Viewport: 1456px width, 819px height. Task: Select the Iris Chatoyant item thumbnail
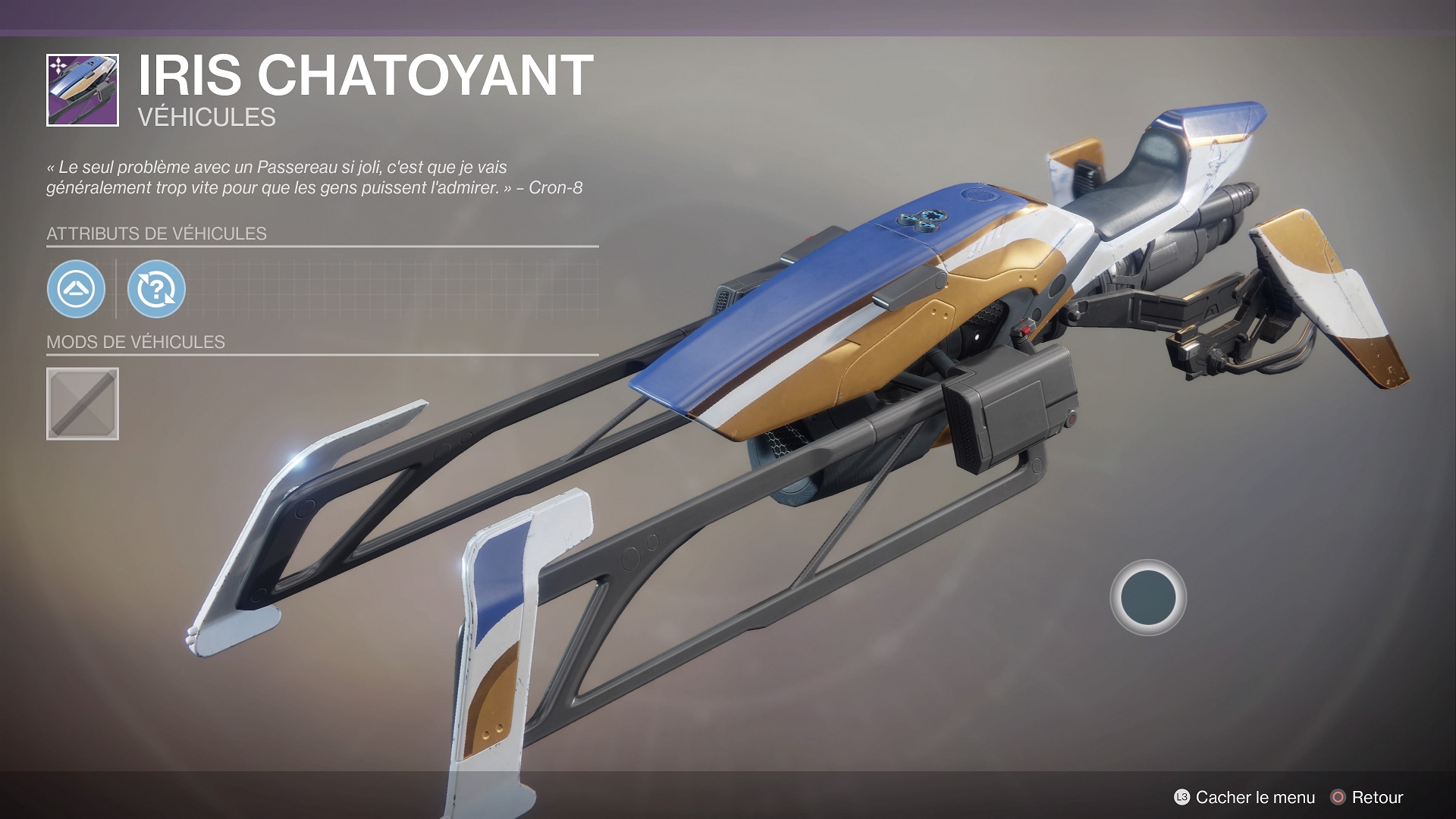pos(83,90)
